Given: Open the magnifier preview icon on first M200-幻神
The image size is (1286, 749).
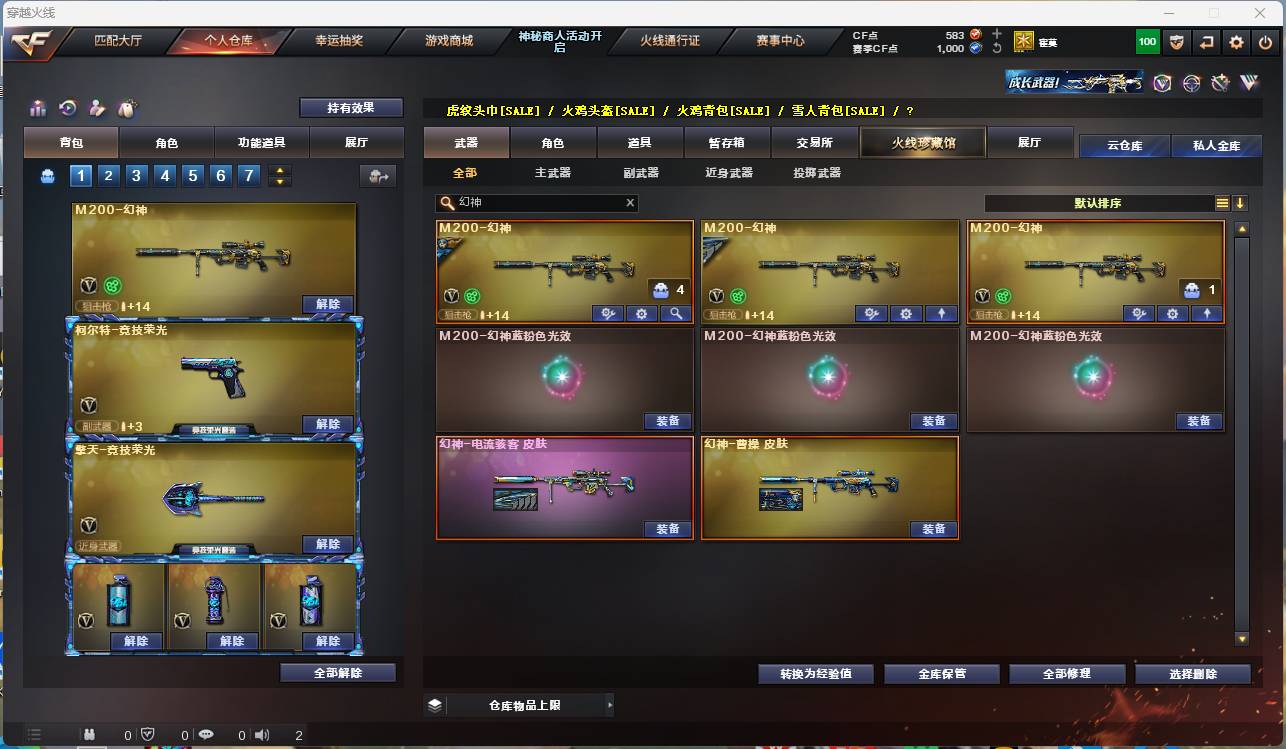Looking at the screenshot, I should click(675, 313).
